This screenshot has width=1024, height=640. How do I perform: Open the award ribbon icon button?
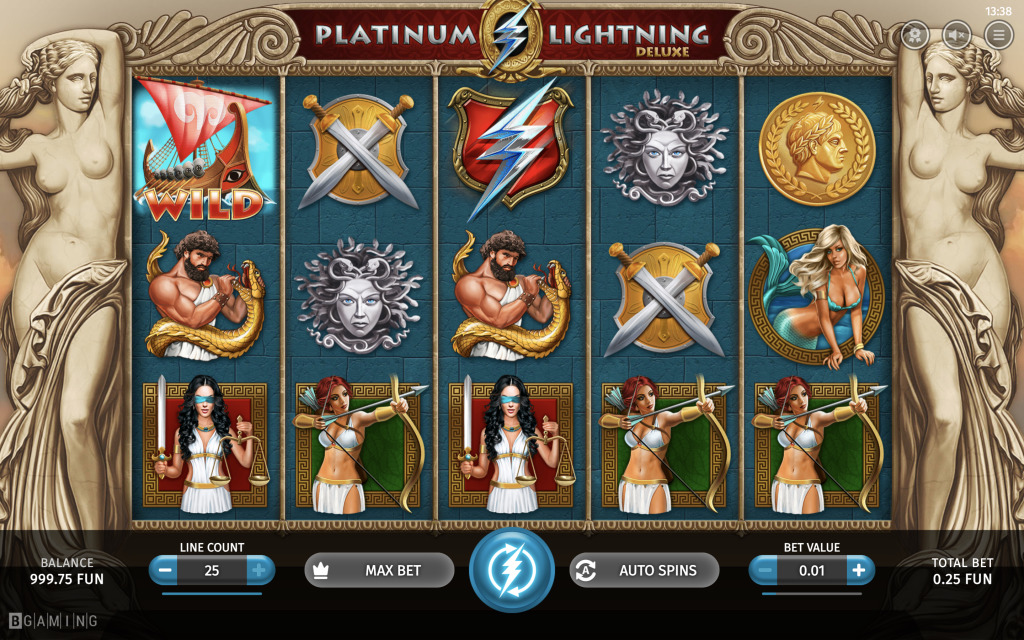[914, 35]
